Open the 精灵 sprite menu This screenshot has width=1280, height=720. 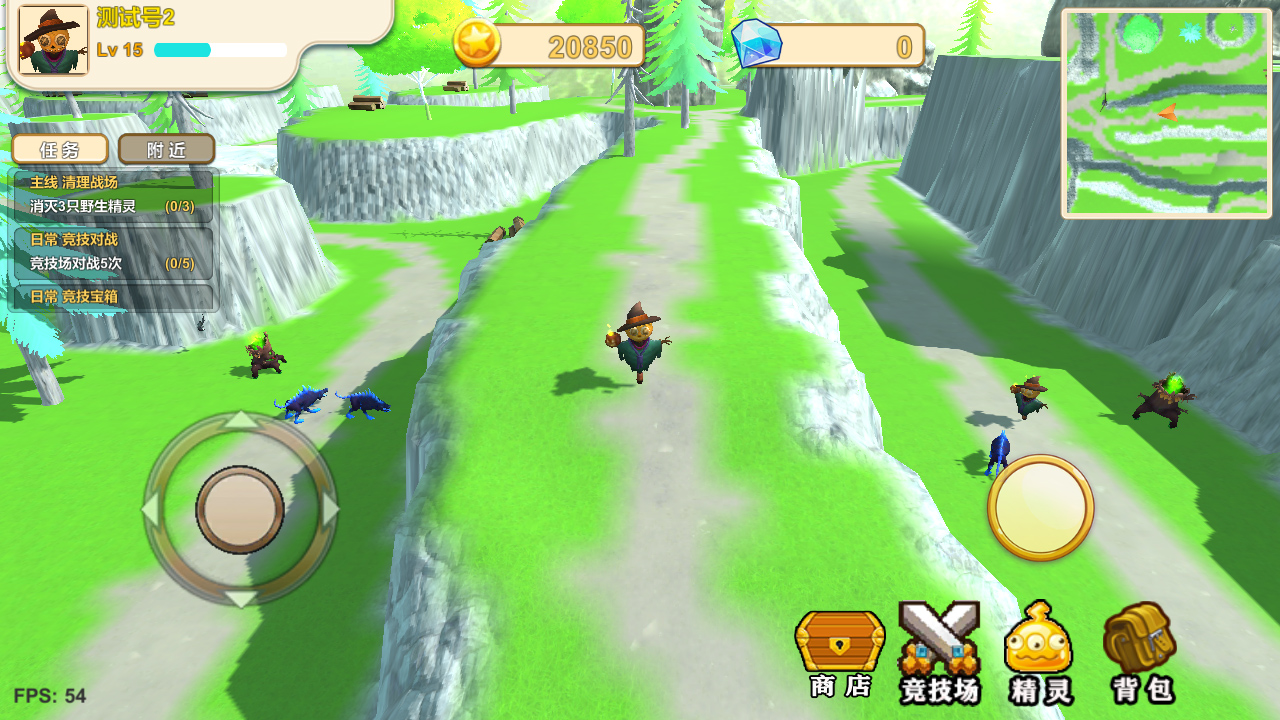point(1040,650)
